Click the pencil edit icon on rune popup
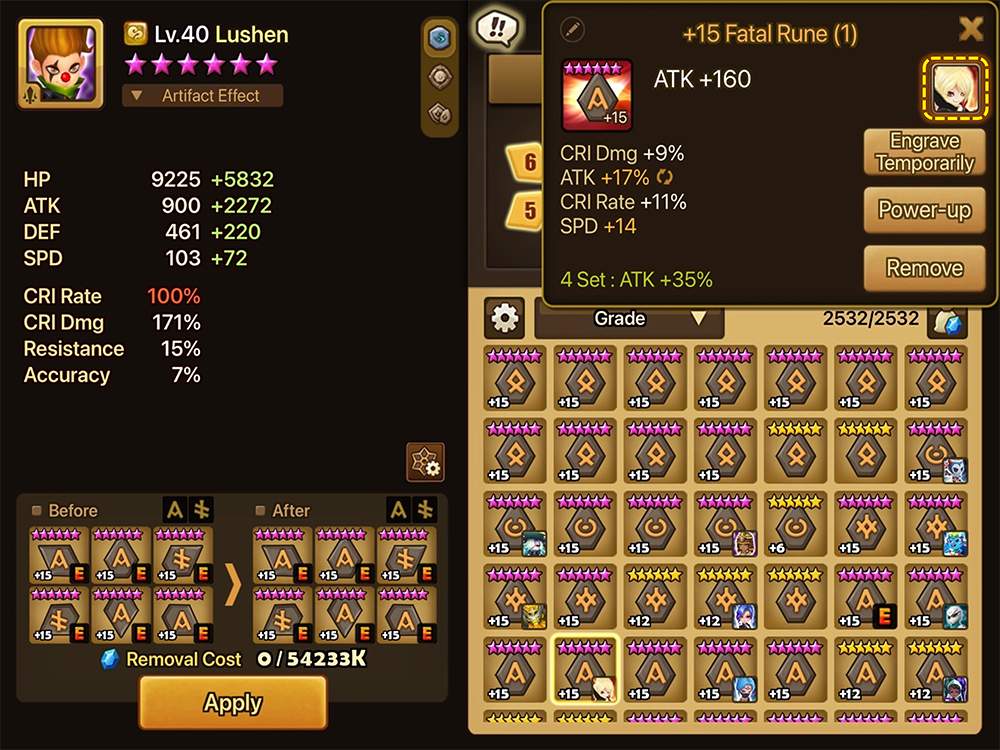Screen dimensions: 1000x750 click(573, 29)
